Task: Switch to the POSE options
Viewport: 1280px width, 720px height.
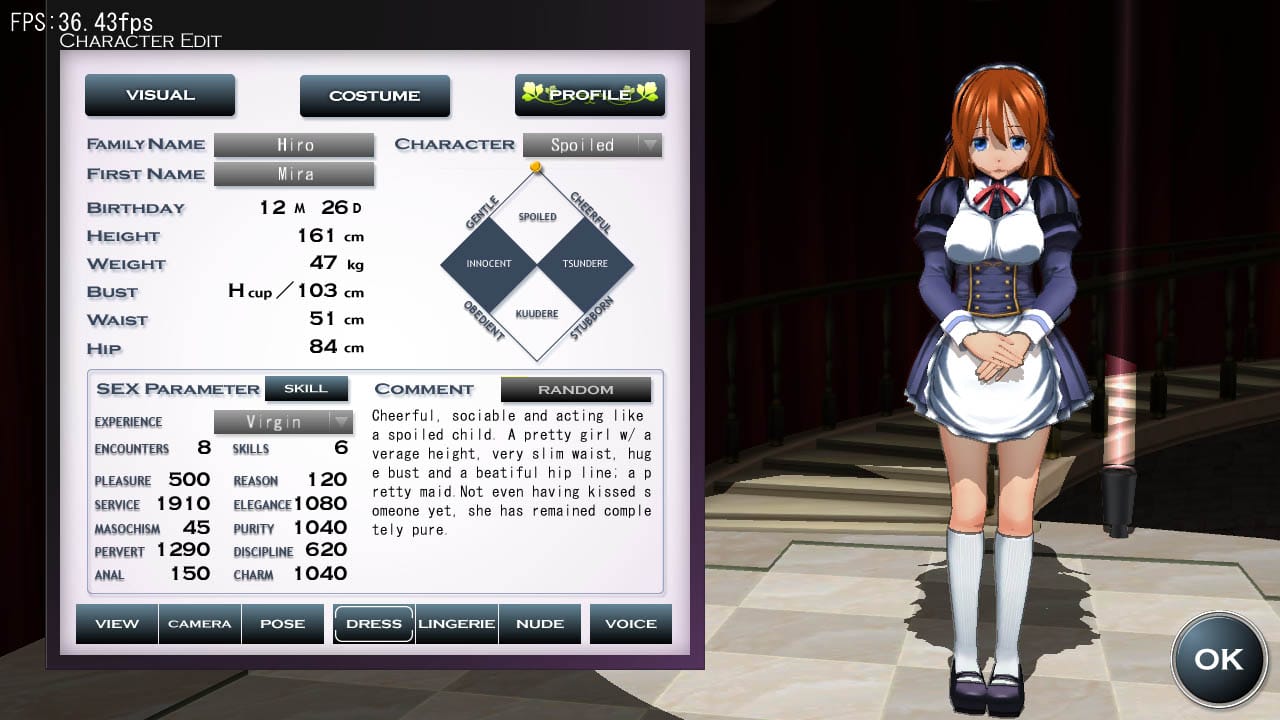Action: coord(283,623)
